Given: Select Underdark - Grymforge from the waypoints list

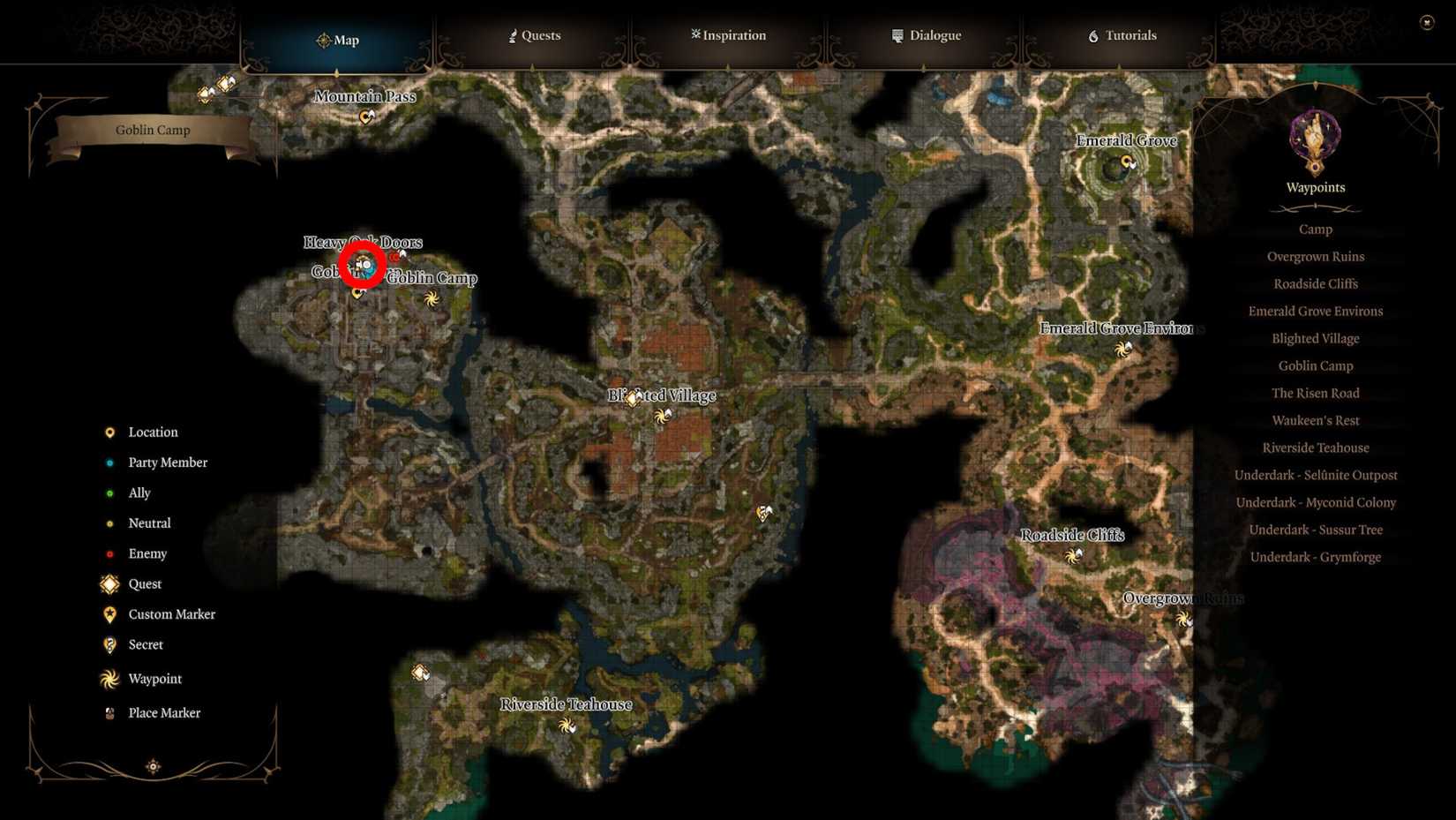Looking at the screenshot, I should (x=1316, y=557).
